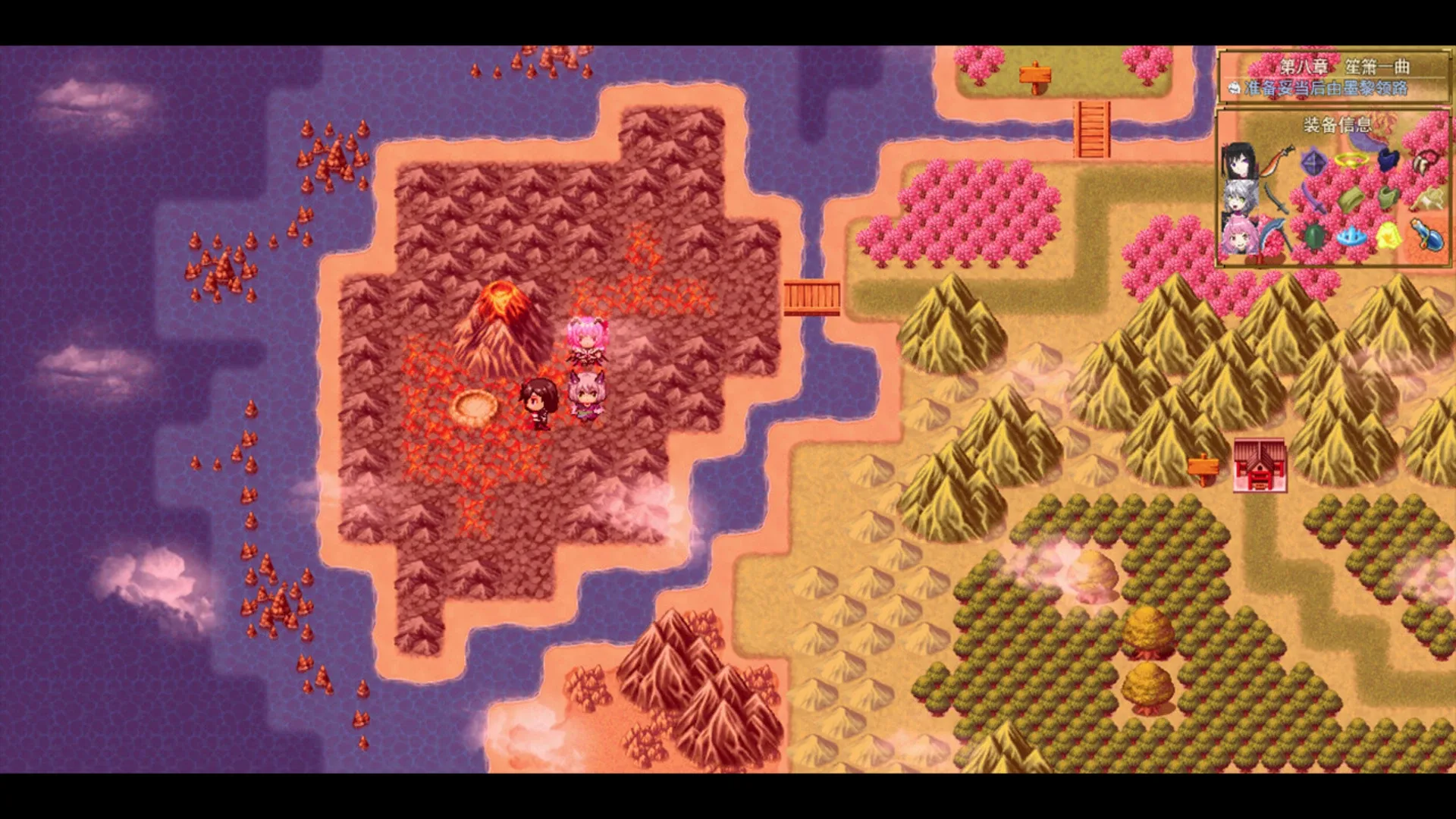
Task: Click the black-haired character portrait
Action: [x=1241, y=159]
